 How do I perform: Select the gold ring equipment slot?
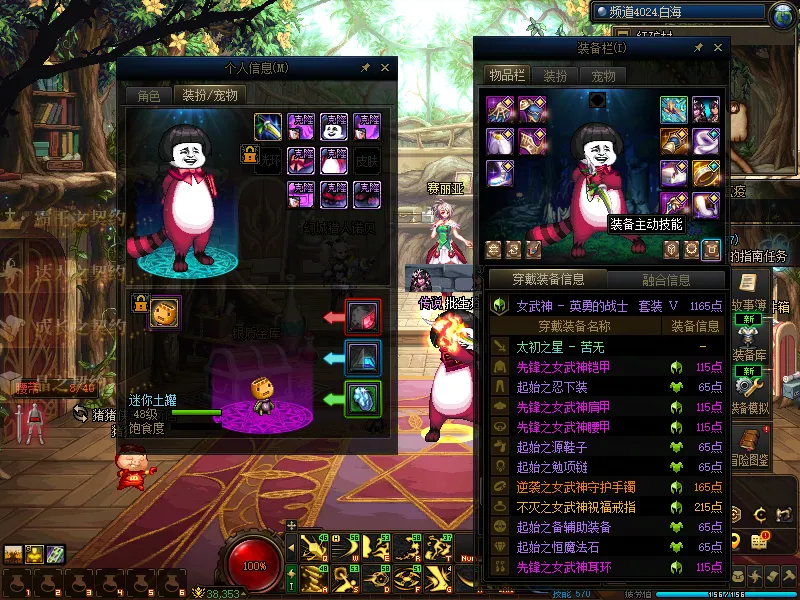point(706,174)
